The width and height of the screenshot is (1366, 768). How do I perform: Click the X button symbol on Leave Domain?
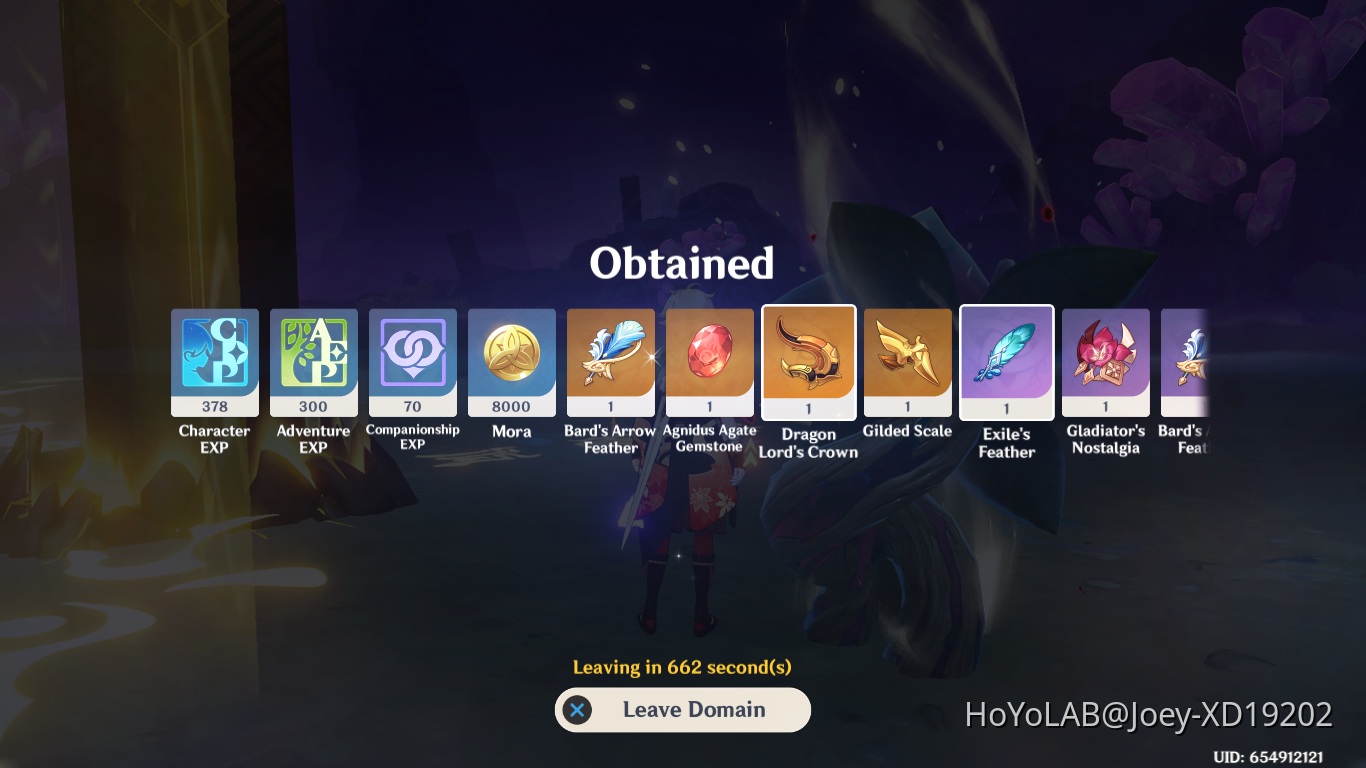(575, 710)
